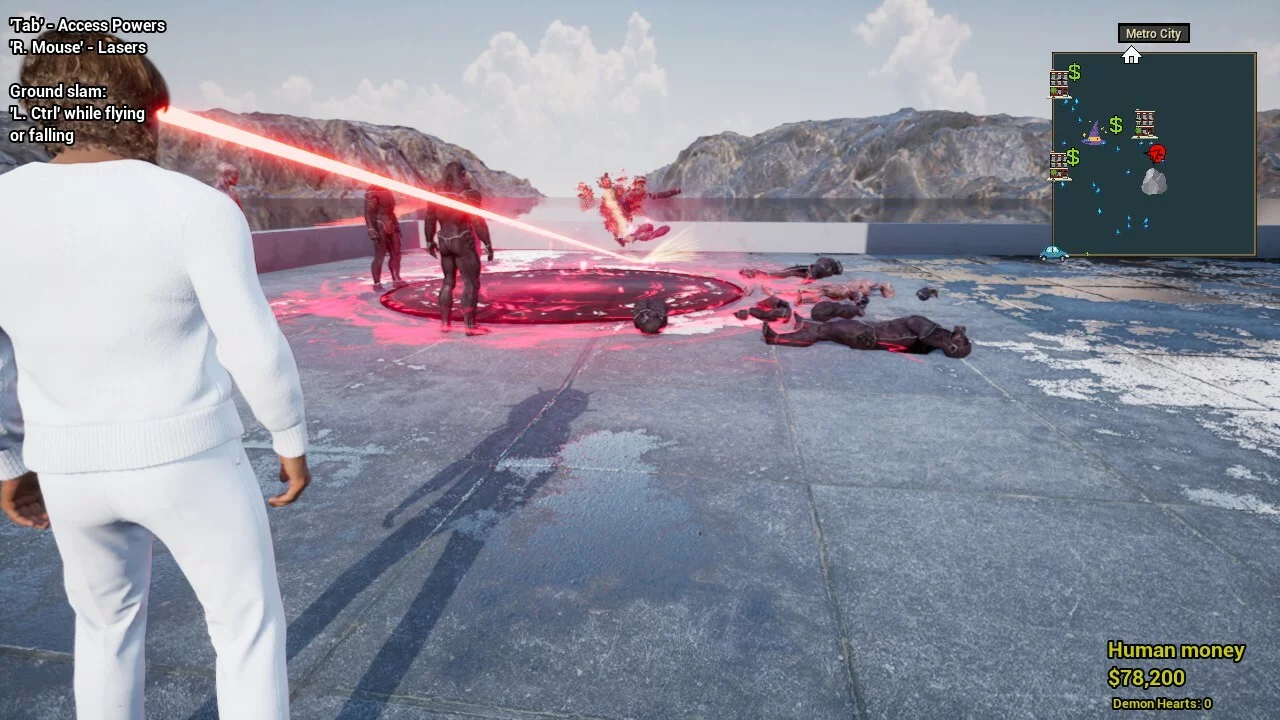Select the gray boulder marker on the minimap
Screen dimensions: 1280x720
(1154, 181)
